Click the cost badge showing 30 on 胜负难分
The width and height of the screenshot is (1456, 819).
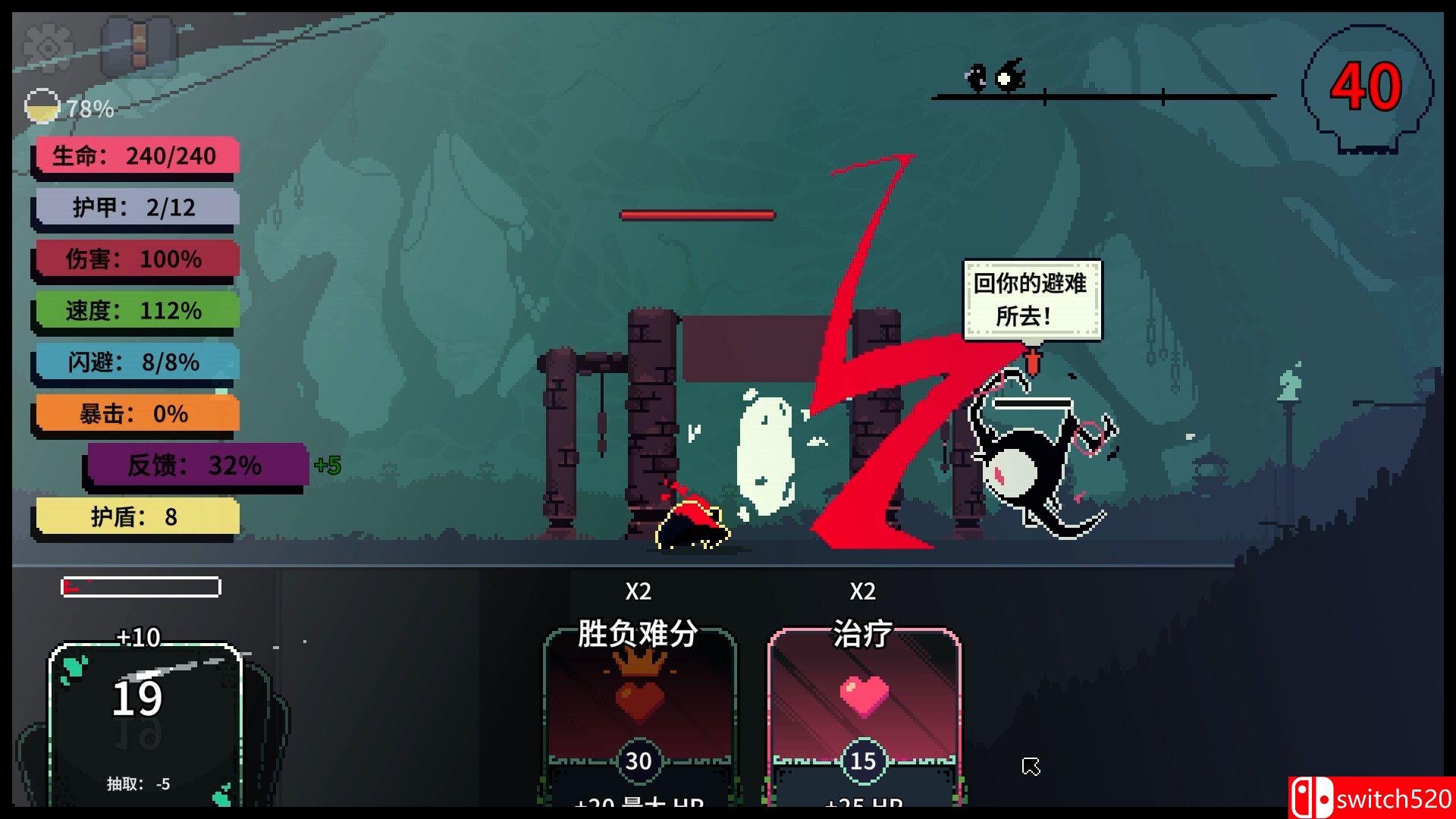pyautogui.click(x=639, y=760)
